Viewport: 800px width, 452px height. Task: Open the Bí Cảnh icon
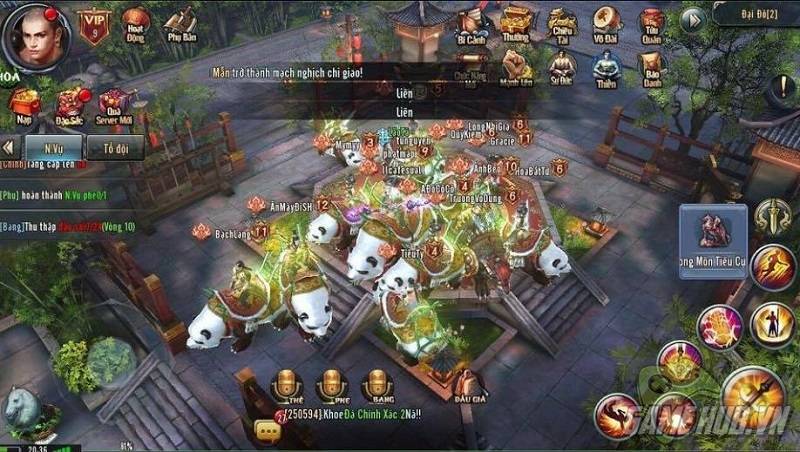click(470, 27)
